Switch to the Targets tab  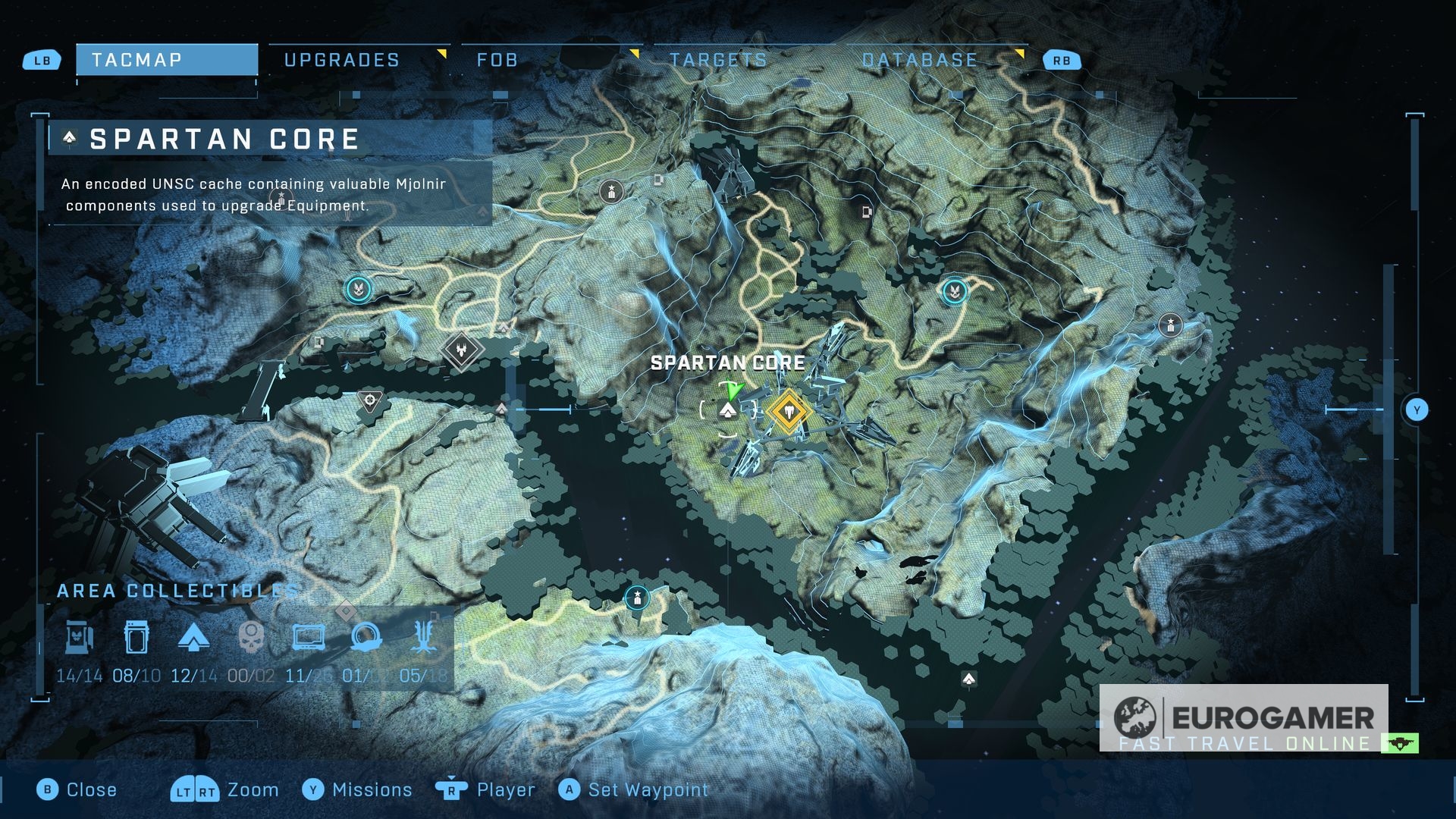[717, 60]
